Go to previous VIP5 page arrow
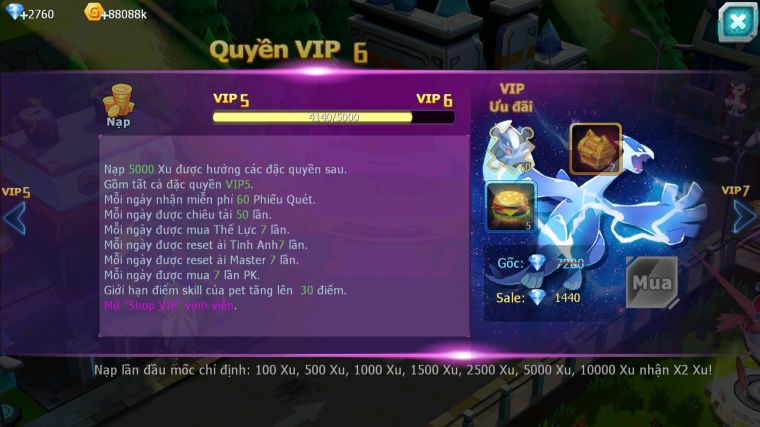Screen dimensions: 760x427 [x=15, y=217]
